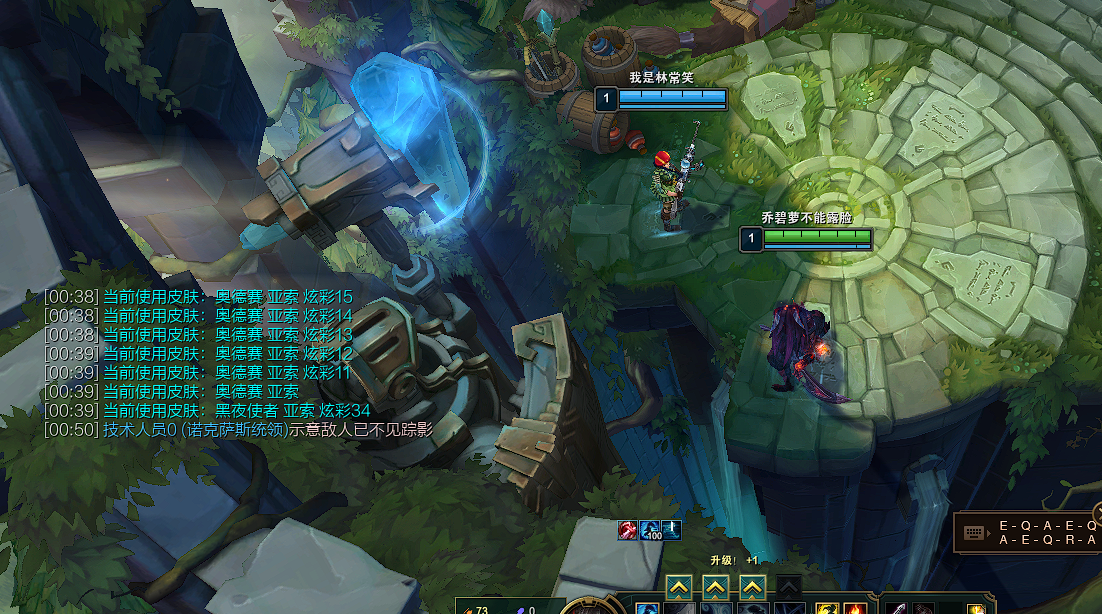The image size is (1102, 614).
Task: Click player name 技术人员0 in the chat
Action: 140,430
